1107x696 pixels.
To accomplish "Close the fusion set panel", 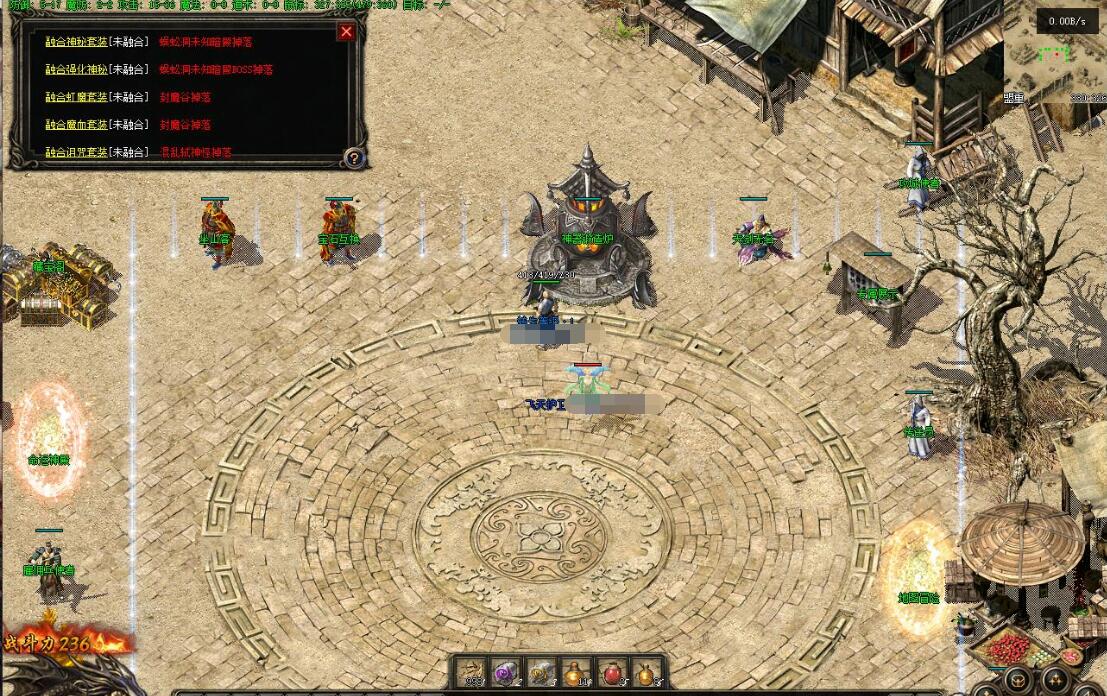I will (346, 32).
